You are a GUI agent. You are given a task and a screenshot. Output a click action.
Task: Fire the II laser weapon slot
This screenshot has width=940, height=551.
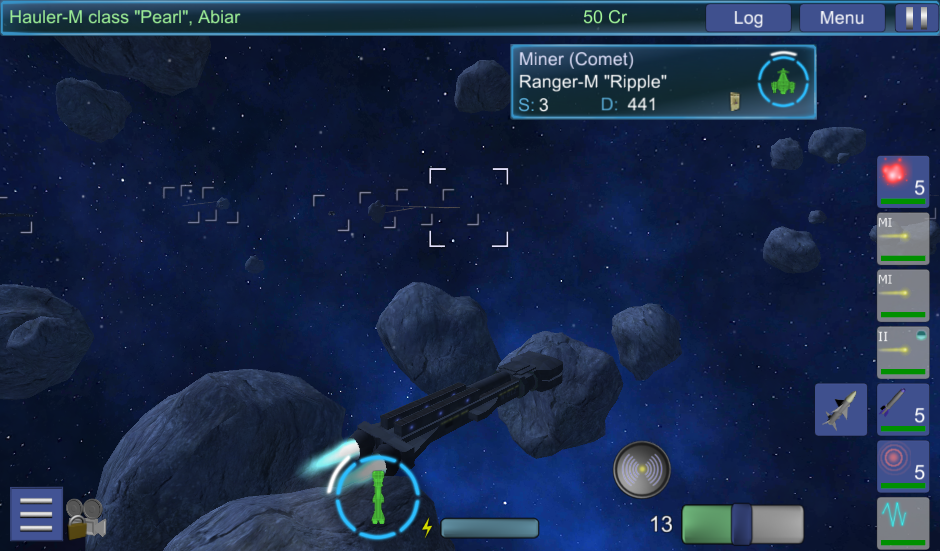[x=903, y=352]
